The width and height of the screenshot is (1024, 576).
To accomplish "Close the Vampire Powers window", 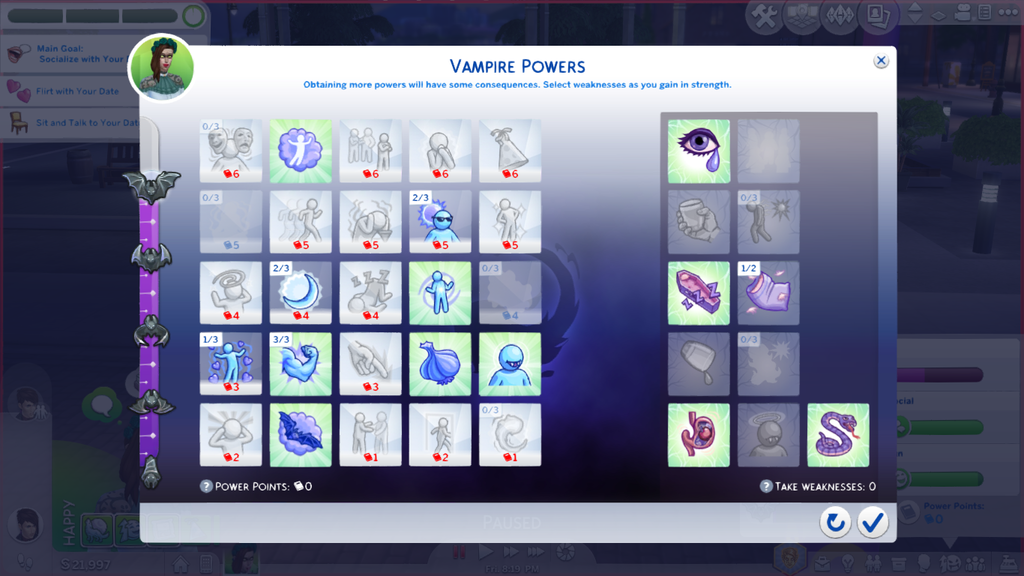I will tap(881, 61).
